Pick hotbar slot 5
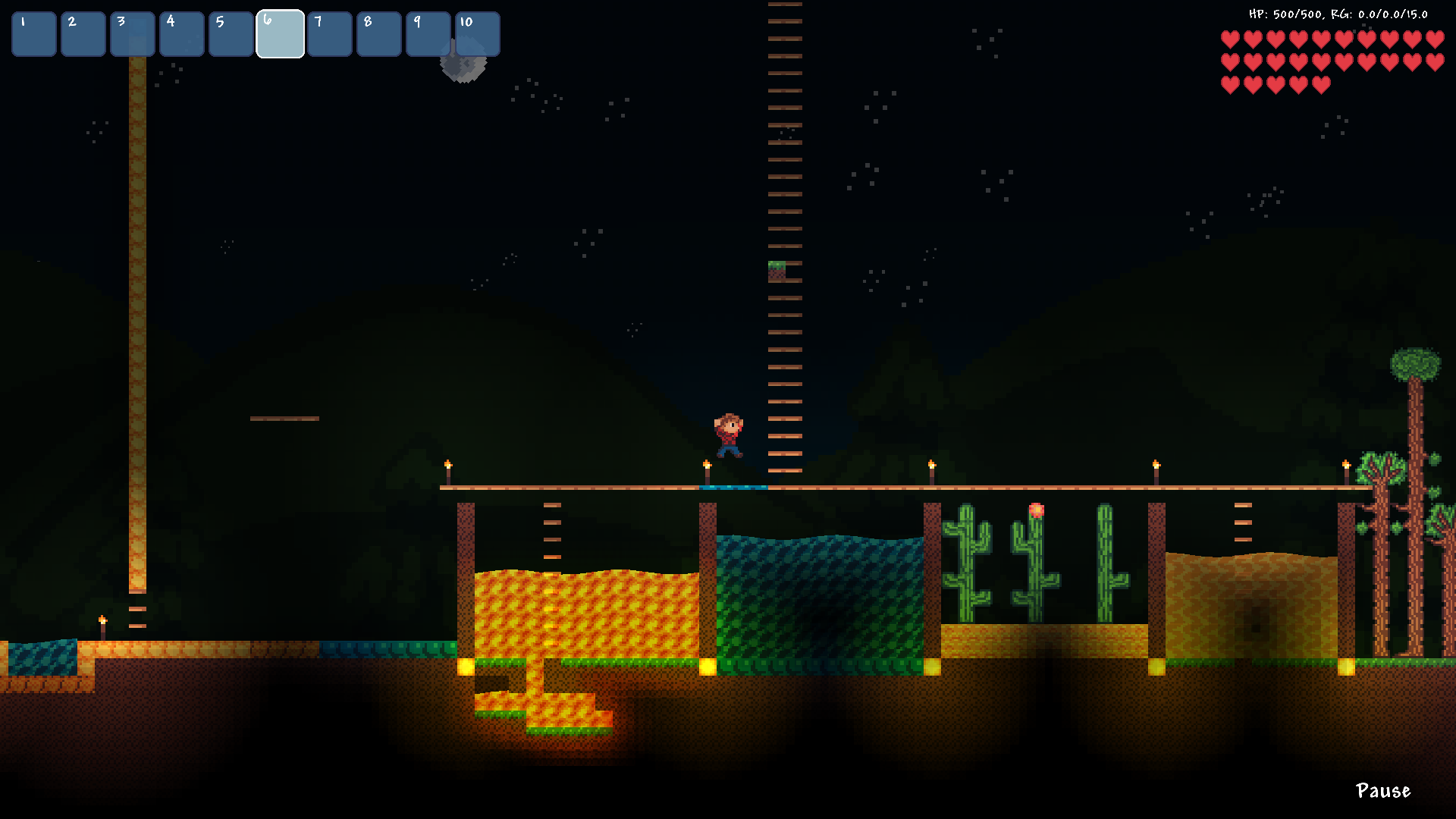Viewport: 1456px width, 819px height. pos(231,34)
